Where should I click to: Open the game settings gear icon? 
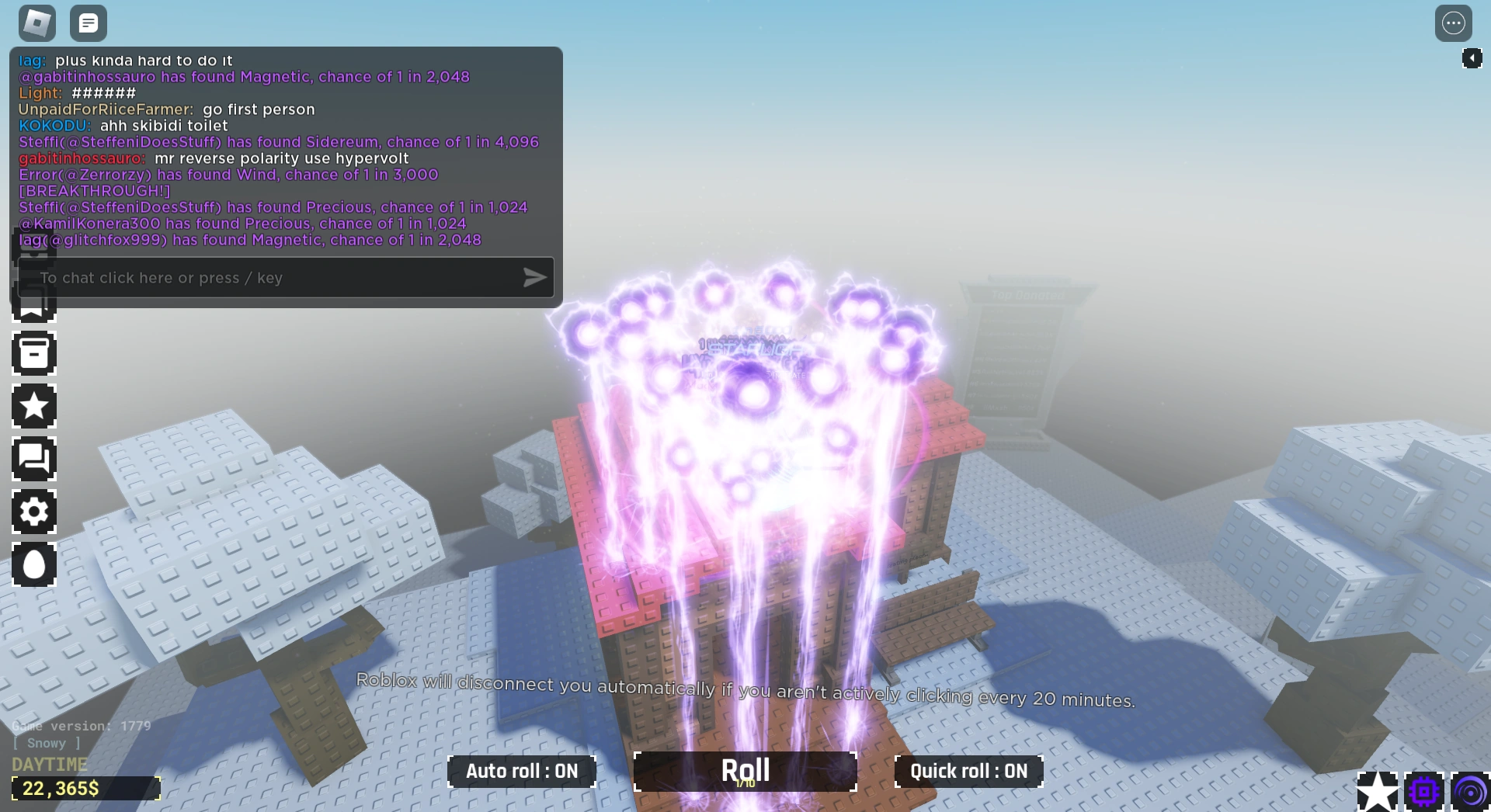(33, 512)
